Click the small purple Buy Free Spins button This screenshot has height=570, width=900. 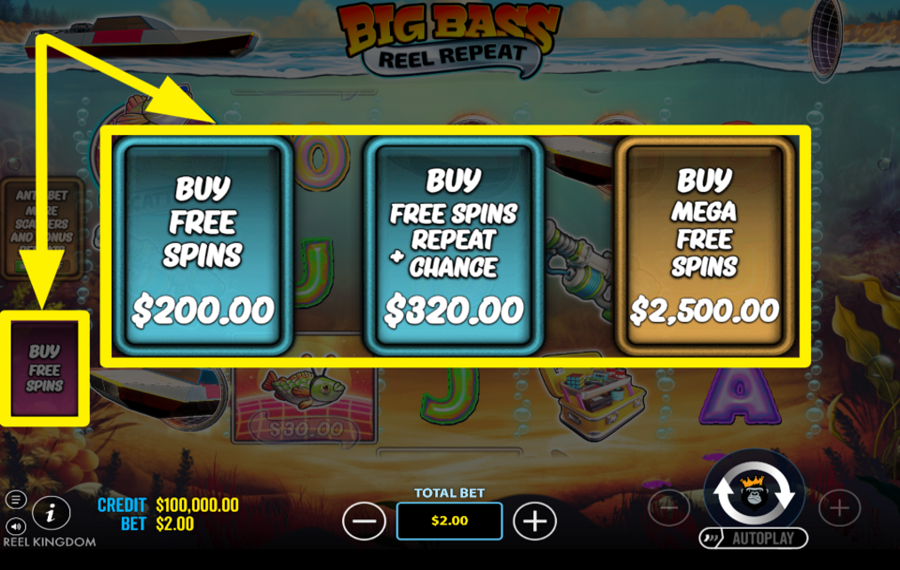45,367
